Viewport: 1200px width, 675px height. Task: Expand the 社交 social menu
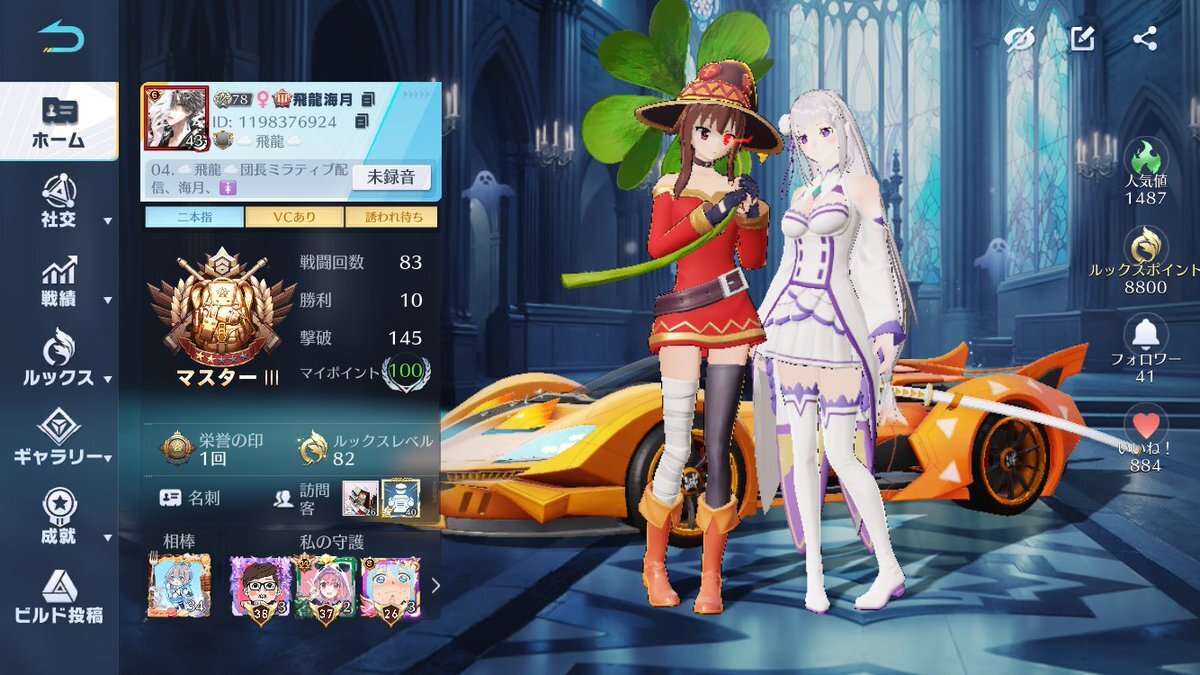60,203
